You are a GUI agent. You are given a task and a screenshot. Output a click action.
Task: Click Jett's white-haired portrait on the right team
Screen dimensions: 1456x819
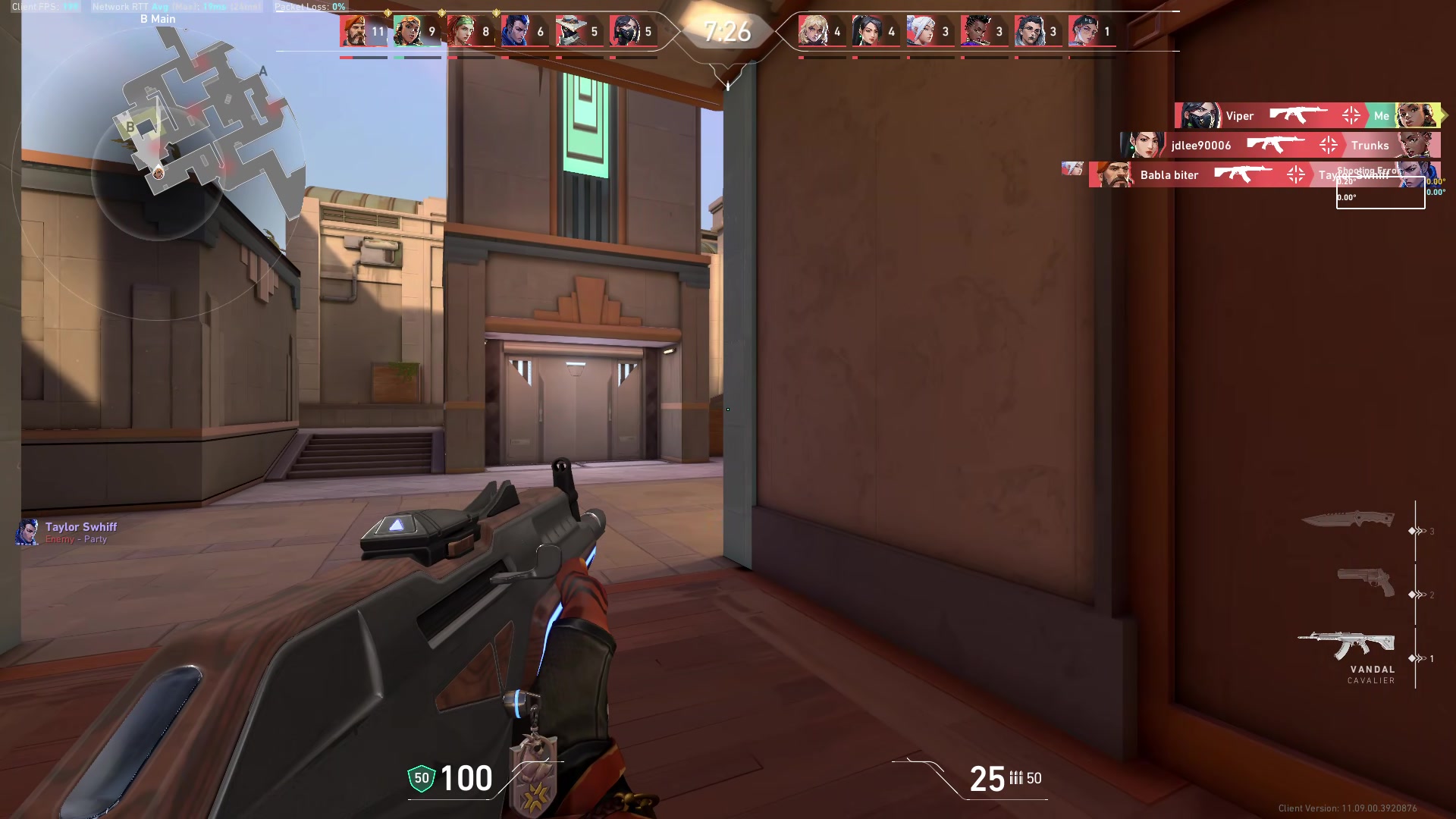(x=919, y=29)
